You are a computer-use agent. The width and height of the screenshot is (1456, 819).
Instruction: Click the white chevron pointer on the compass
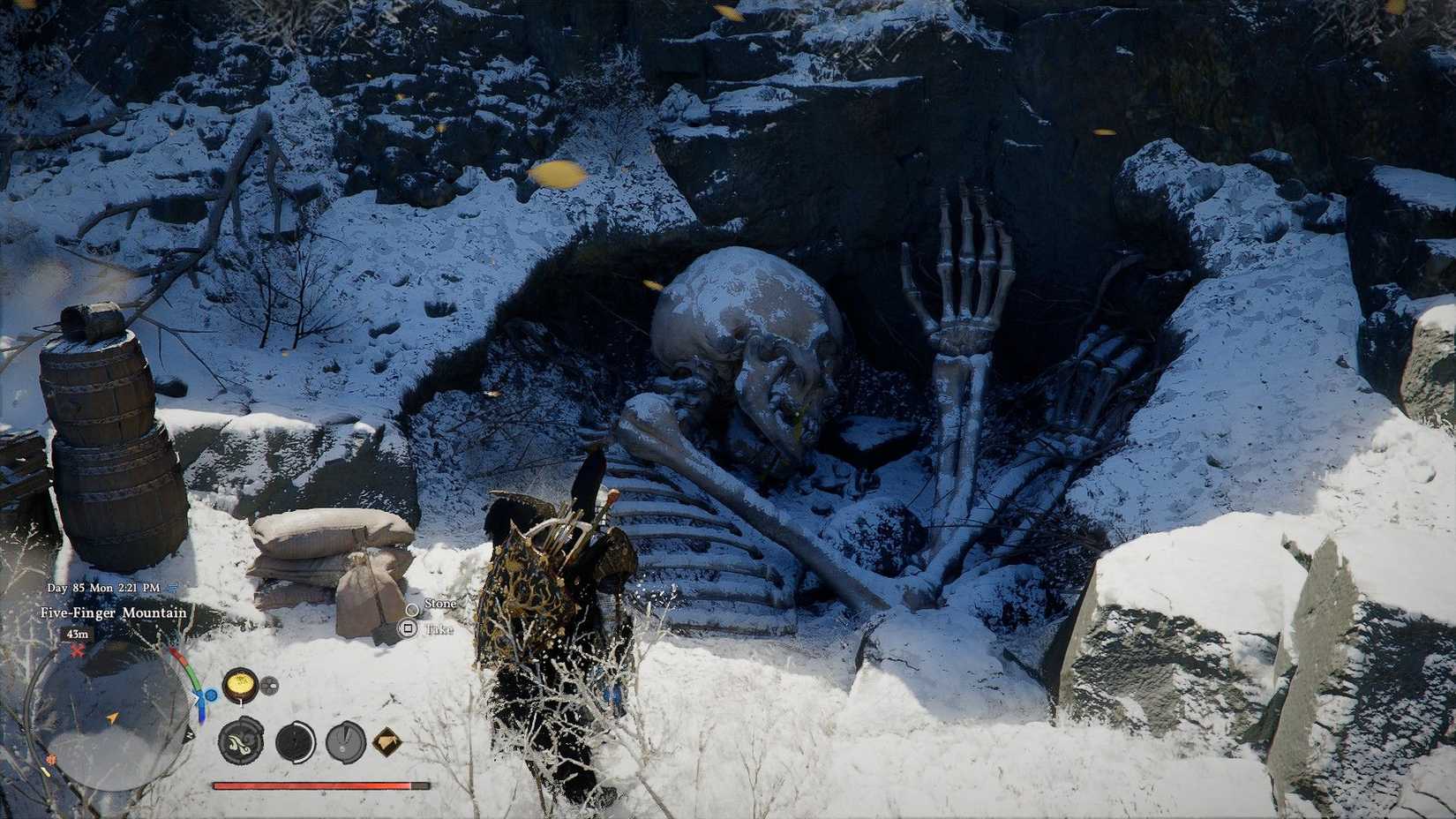click(x=194, y=698)
